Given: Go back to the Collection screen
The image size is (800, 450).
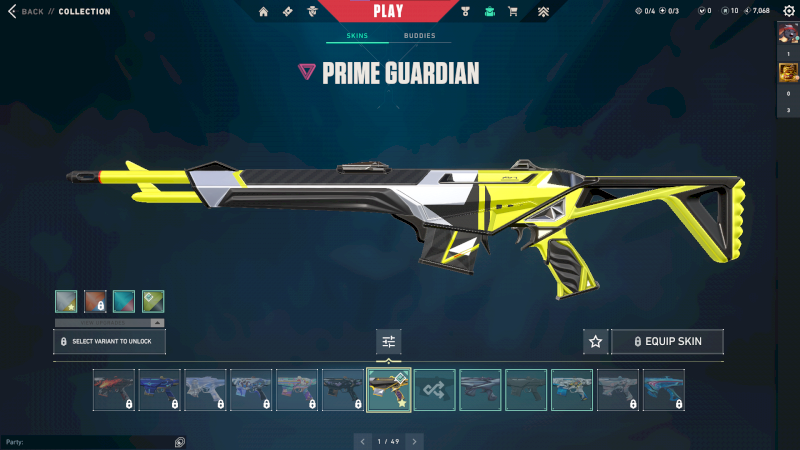Looking at the screenshot, I should tap(28, 12).
